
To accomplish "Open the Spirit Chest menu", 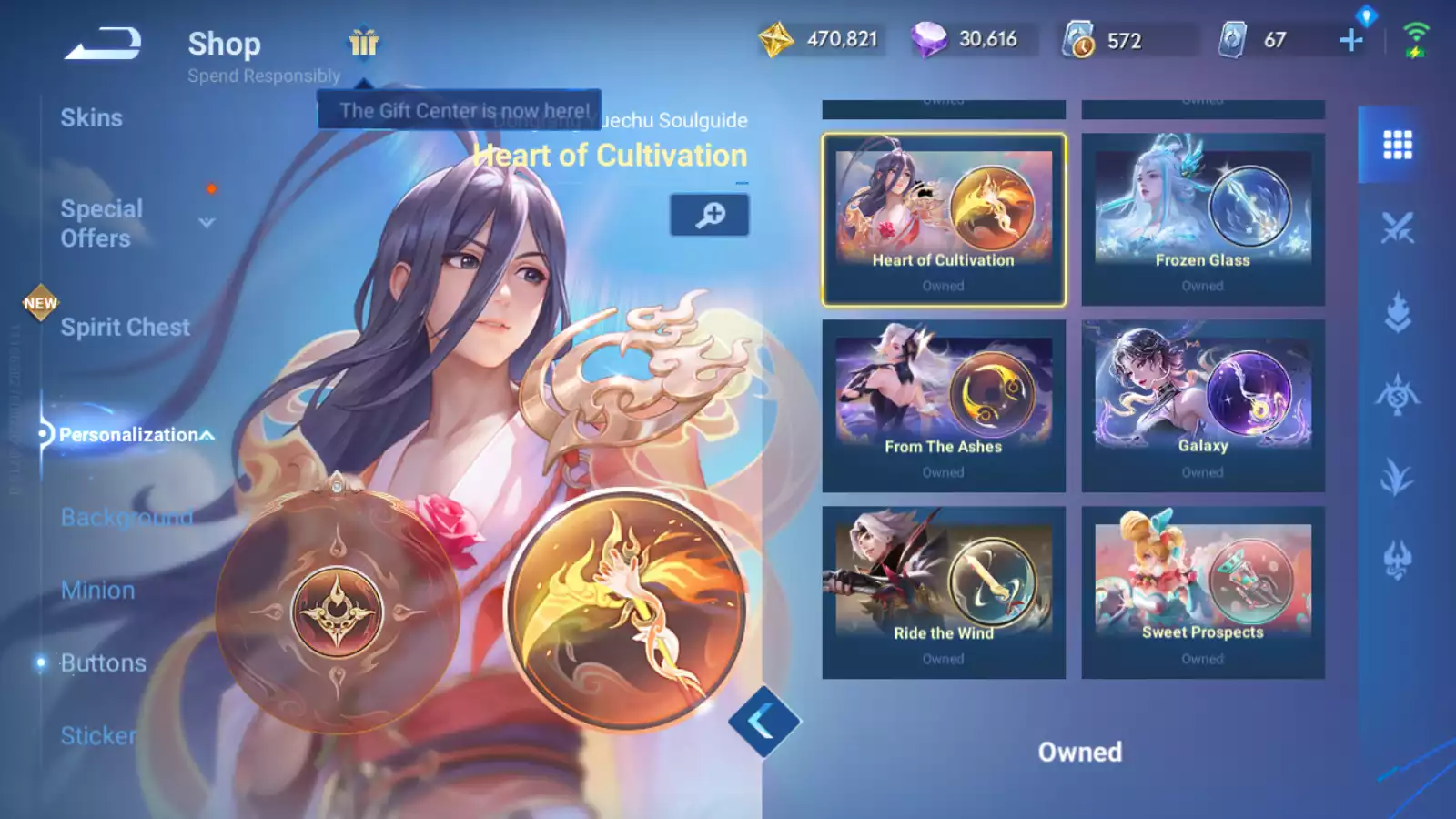I will point(125,328).
